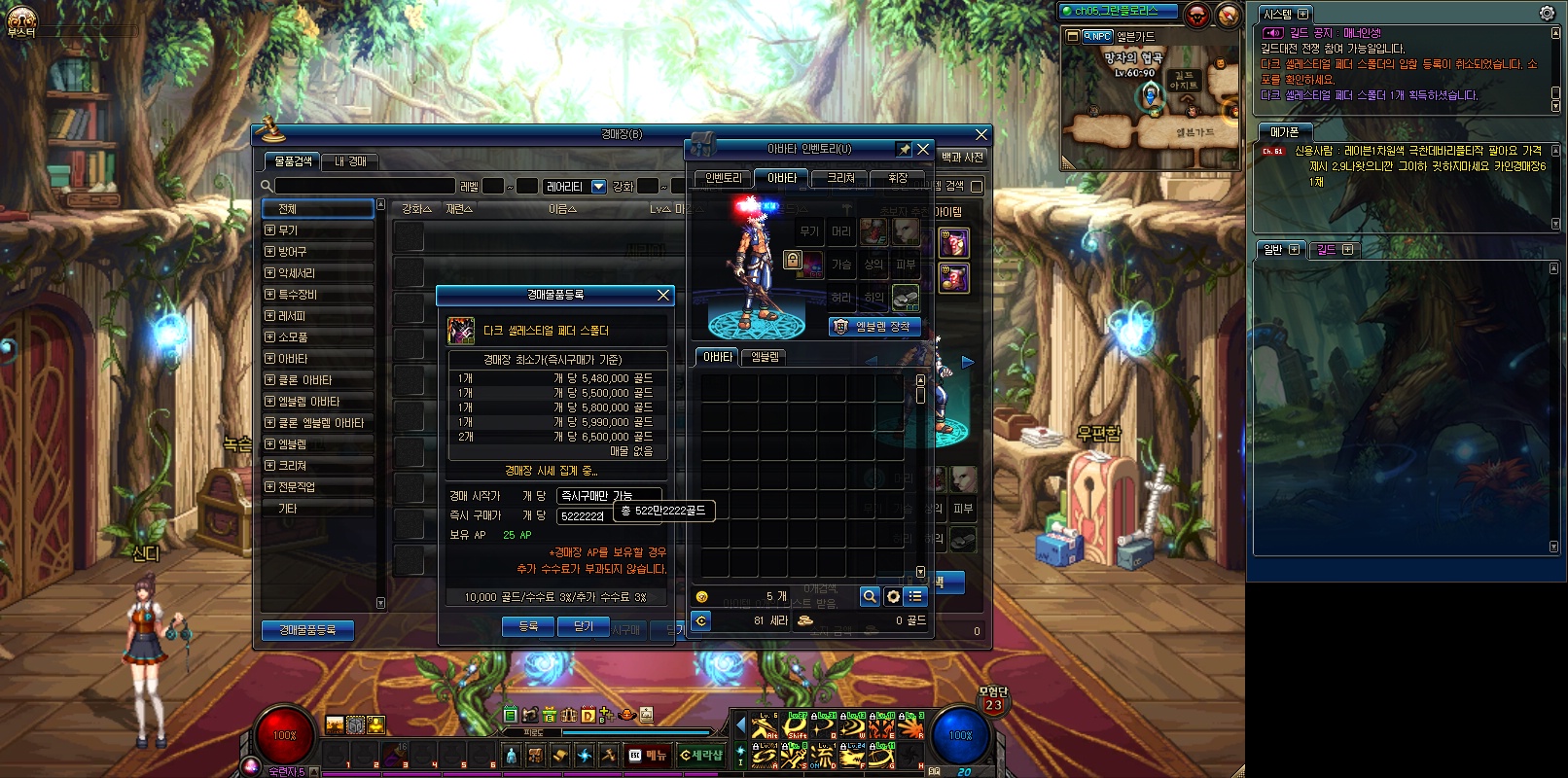Screen dimensions: 1568x778
Task: Open the 크리쳐 inventory tab
Action: pyautogui.click(x=840, y=178)
